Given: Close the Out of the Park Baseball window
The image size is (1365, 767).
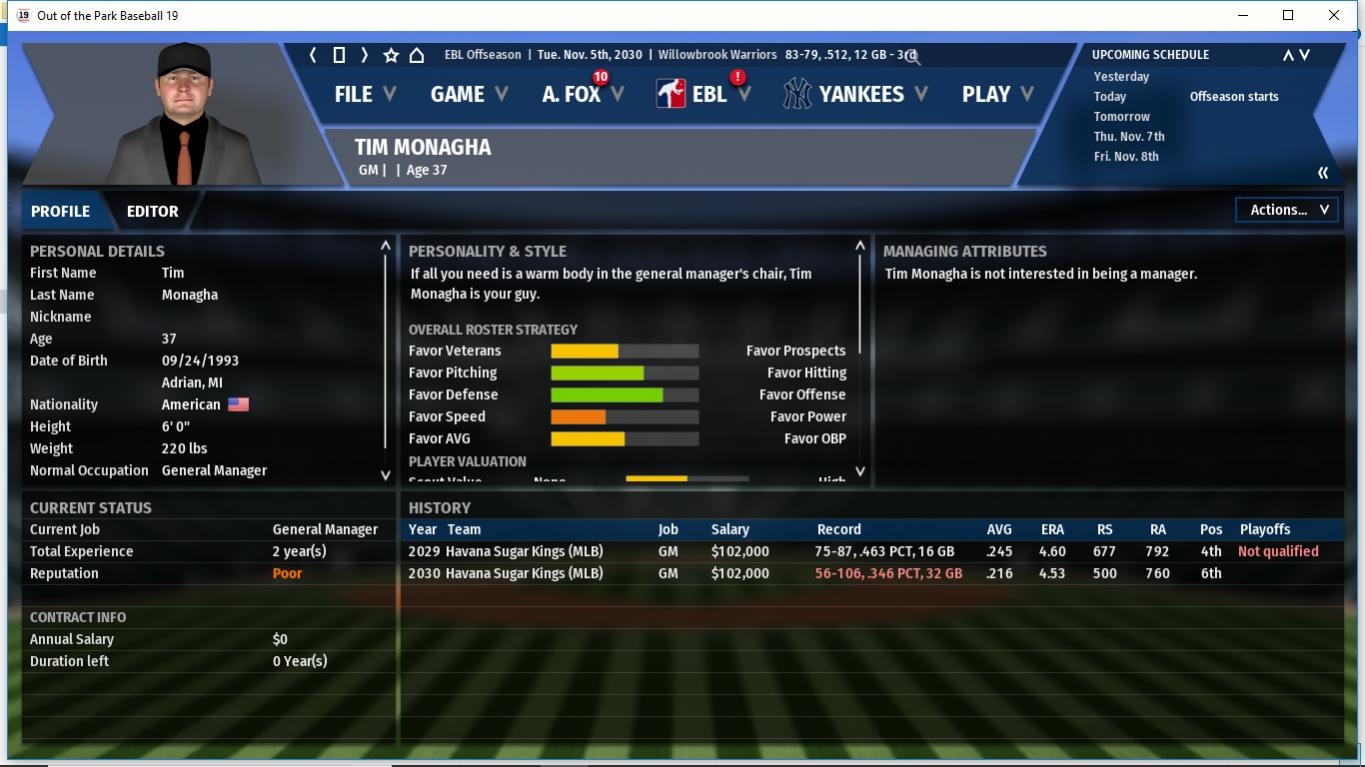Looking at the screenshot, I should (x=1333, y=15).
